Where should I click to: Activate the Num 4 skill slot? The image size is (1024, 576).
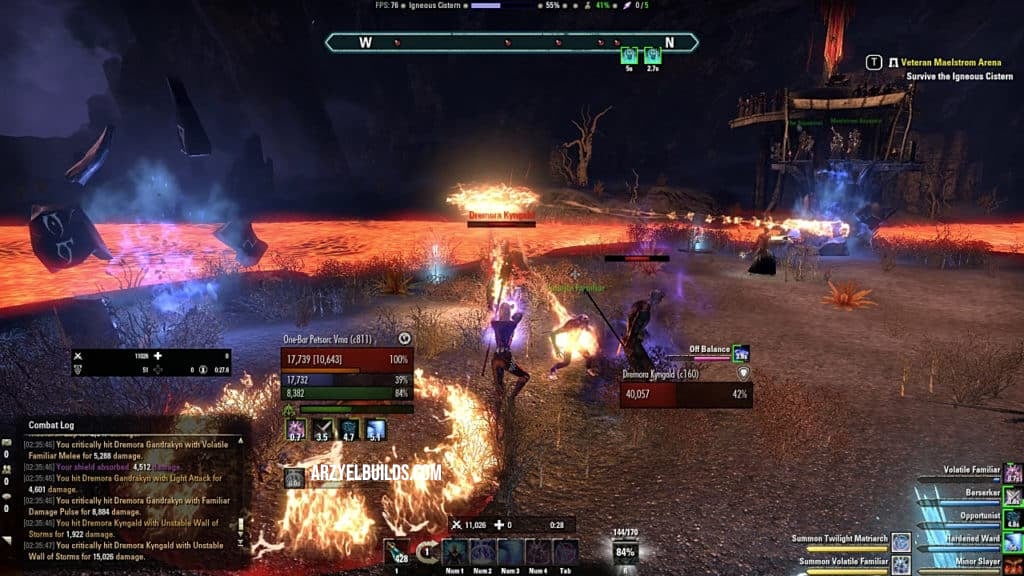(x=538, y=551)
